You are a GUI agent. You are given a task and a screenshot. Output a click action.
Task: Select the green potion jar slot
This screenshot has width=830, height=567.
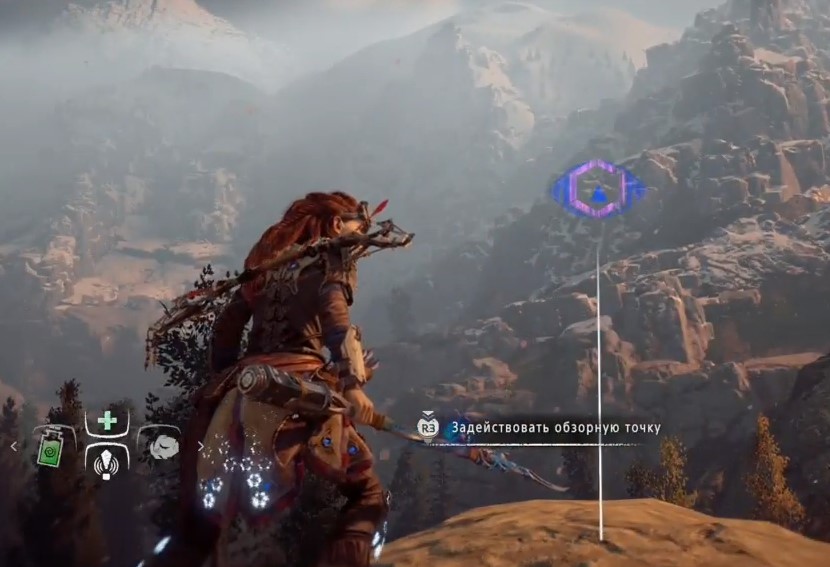click(x=50, y=446)
